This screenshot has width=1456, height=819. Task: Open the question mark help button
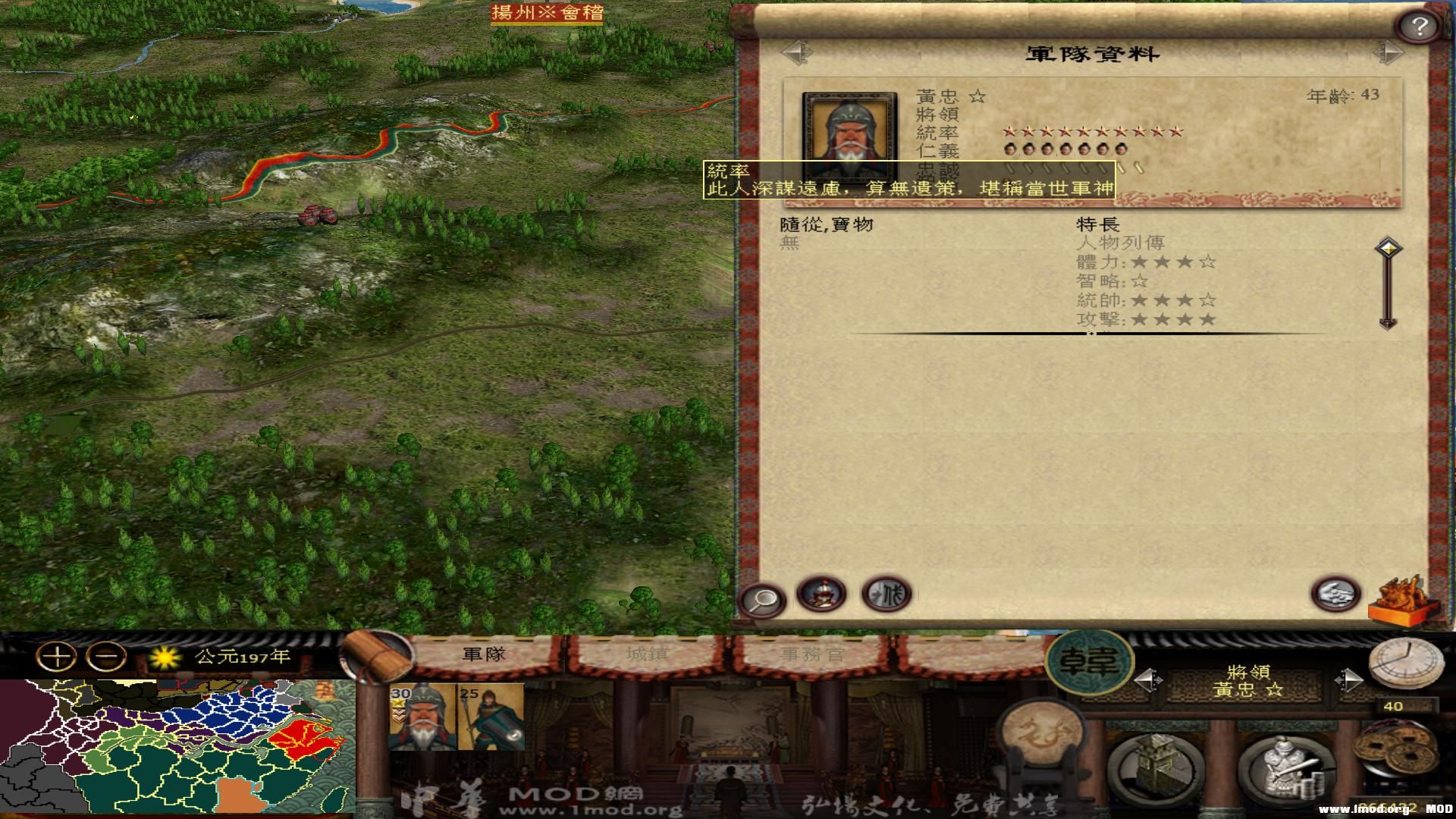(1419, 27)
